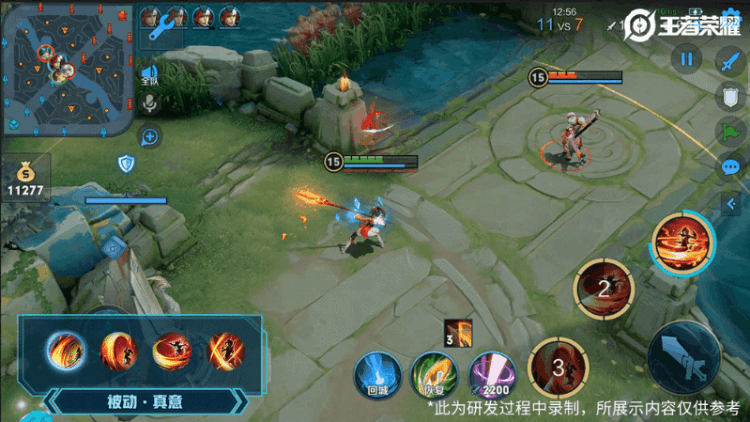Click the blue wrench icon

(162, 29)
